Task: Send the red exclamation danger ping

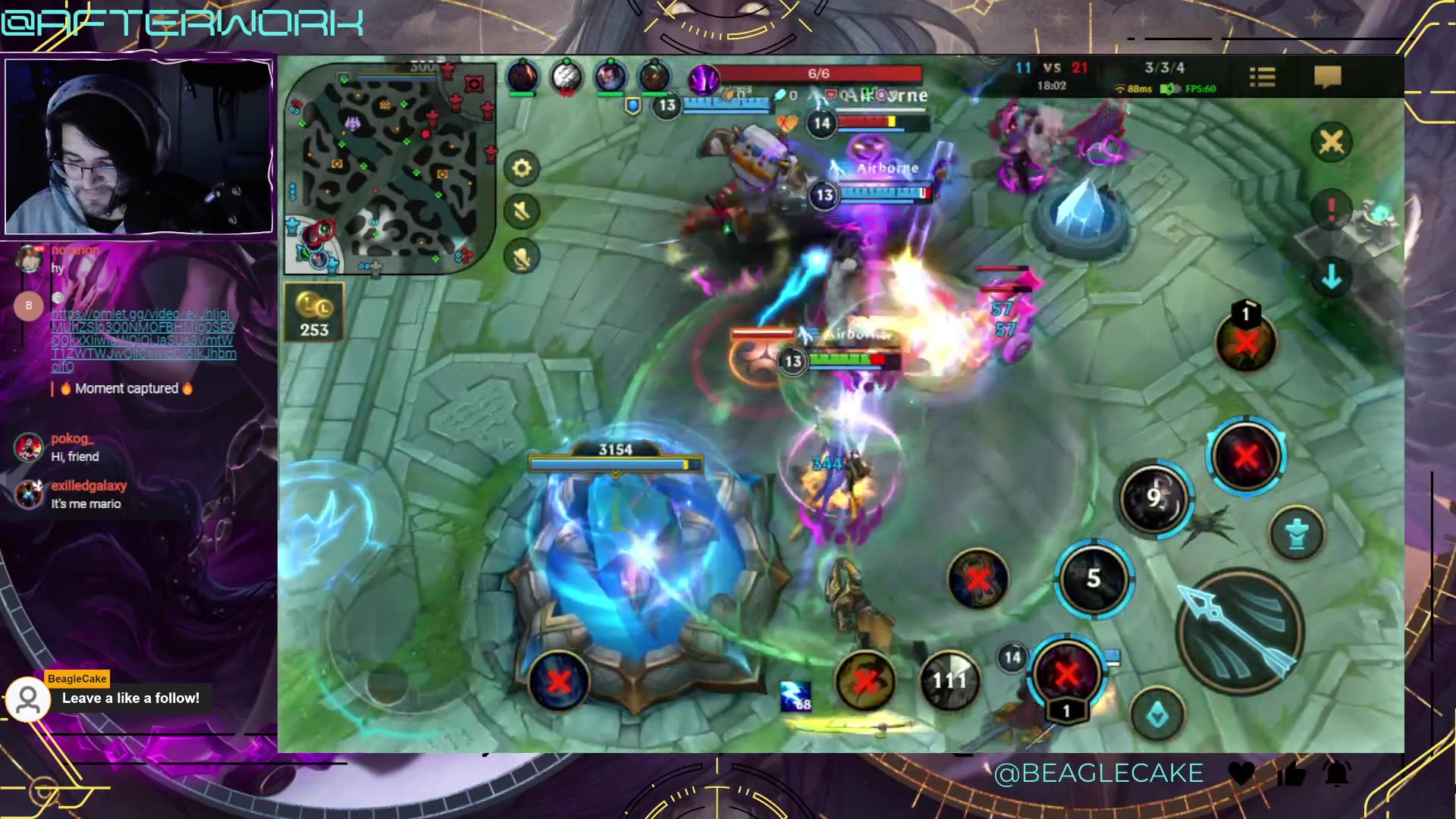Action: 1332,209
